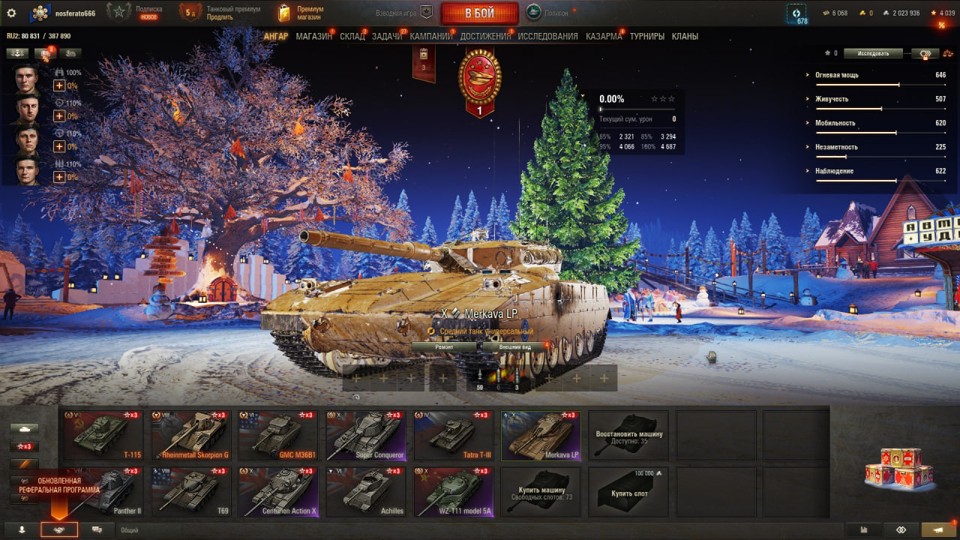The width and height of the screenshot is (960, 540).
Task: Show the ДОСТИЖЕНИЯ tab
Action: click(486, 37)
